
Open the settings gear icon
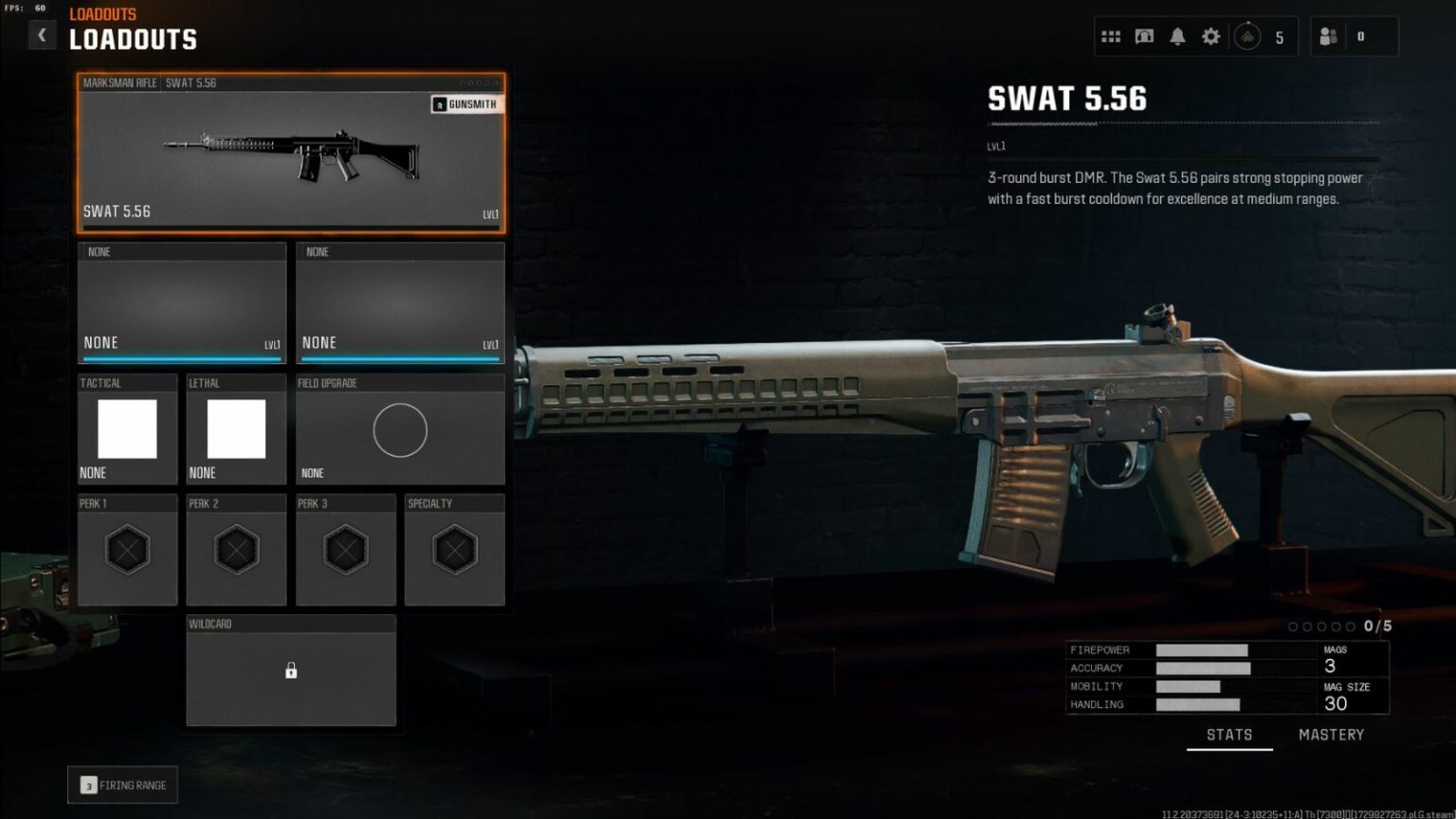(x=1210, y=35)
